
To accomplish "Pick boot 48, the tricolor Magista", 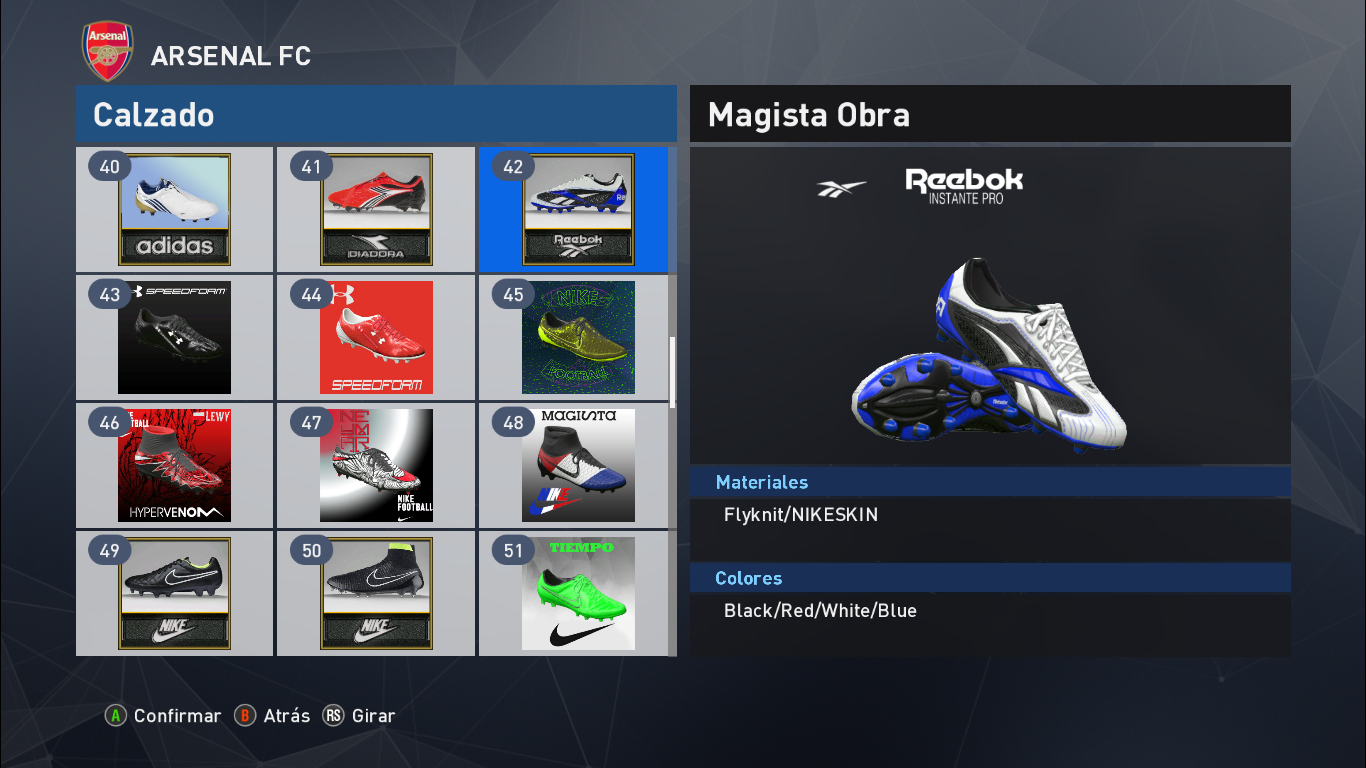I will (578, 466).
